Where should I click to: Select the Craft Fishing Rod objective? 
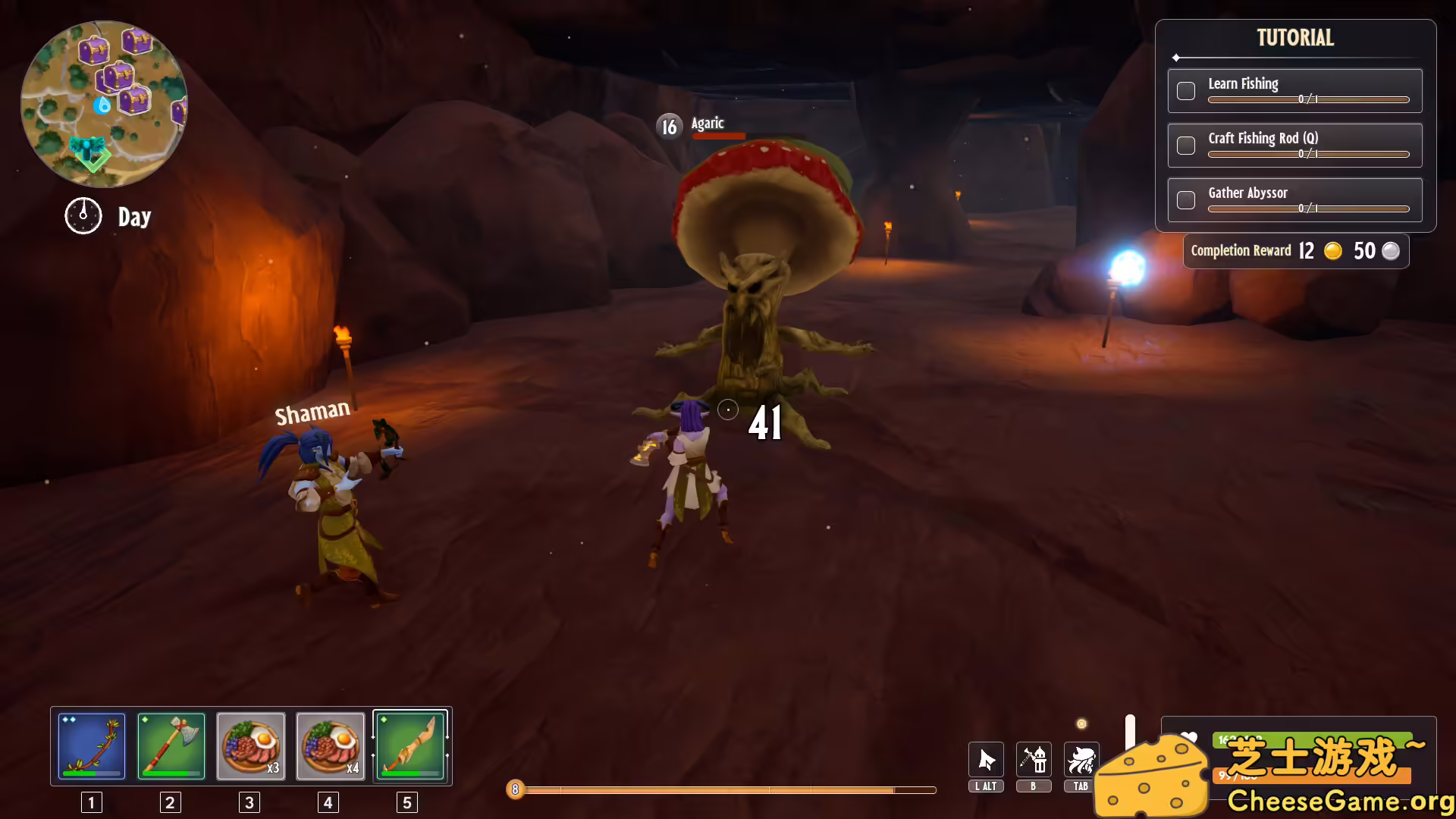(x=1294, y=146)
